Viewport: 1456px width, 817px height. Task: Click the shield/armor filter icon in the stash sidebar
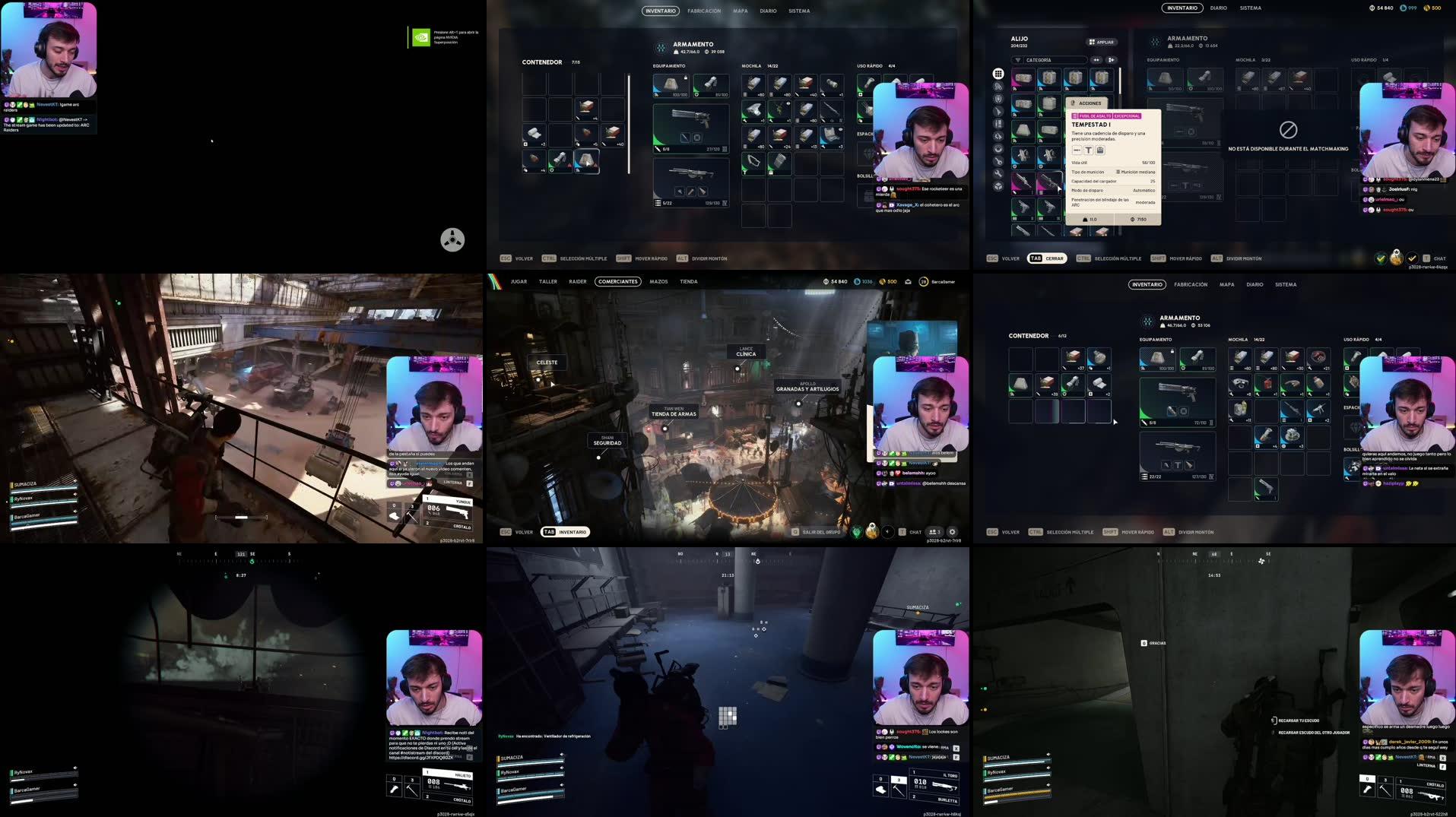click(998, 100)
